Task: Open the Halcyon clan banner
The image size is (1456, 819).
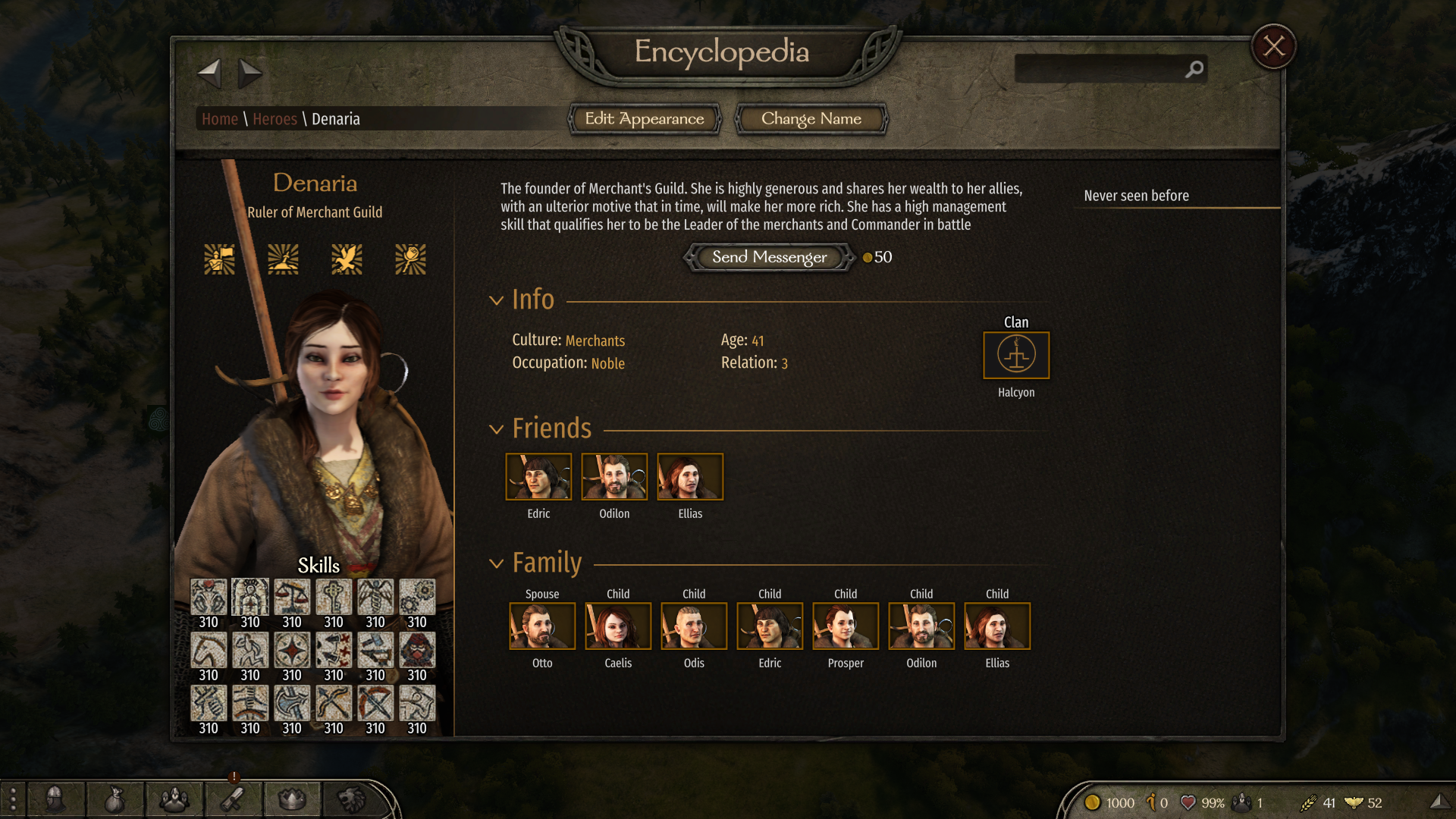Action: pyautogui.click(x=1016, y=355)
